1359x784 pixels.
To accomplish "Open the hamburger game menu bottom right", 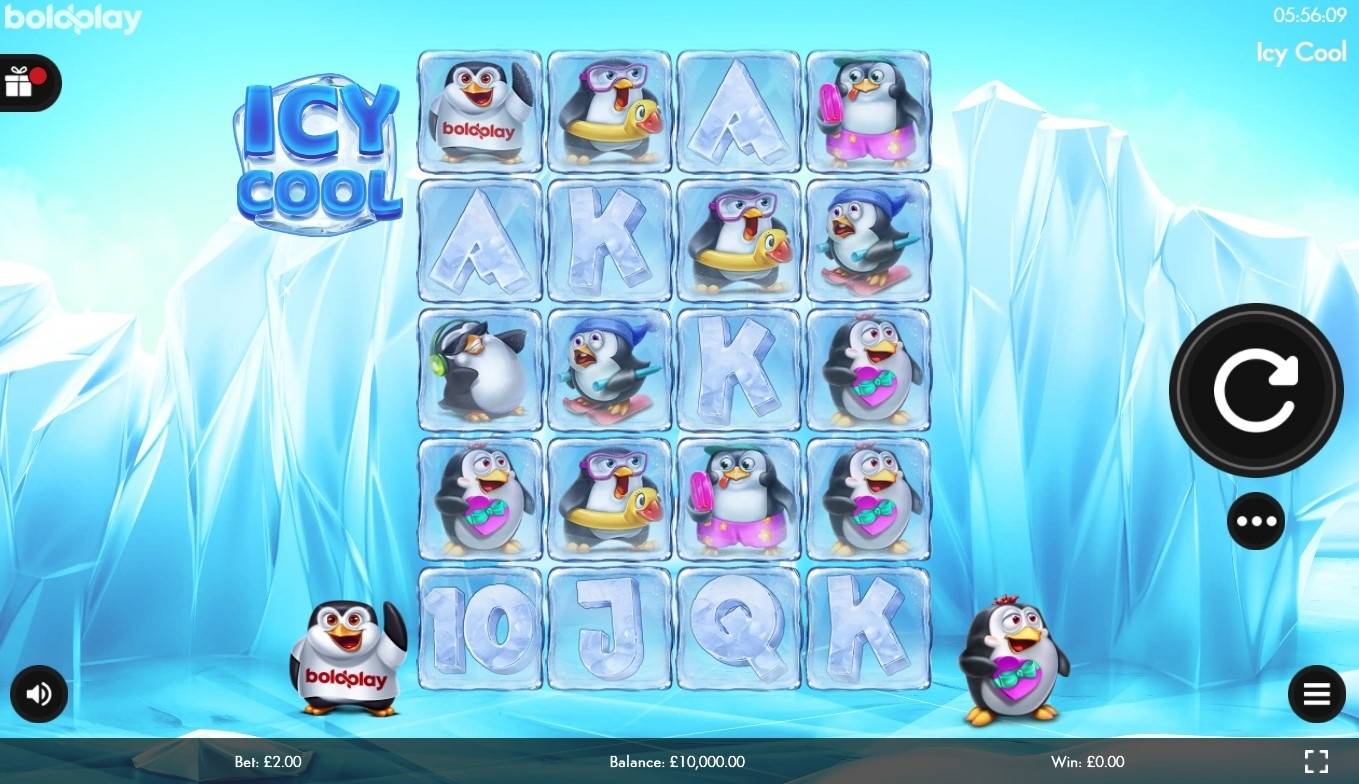I will pos(1316,694).
